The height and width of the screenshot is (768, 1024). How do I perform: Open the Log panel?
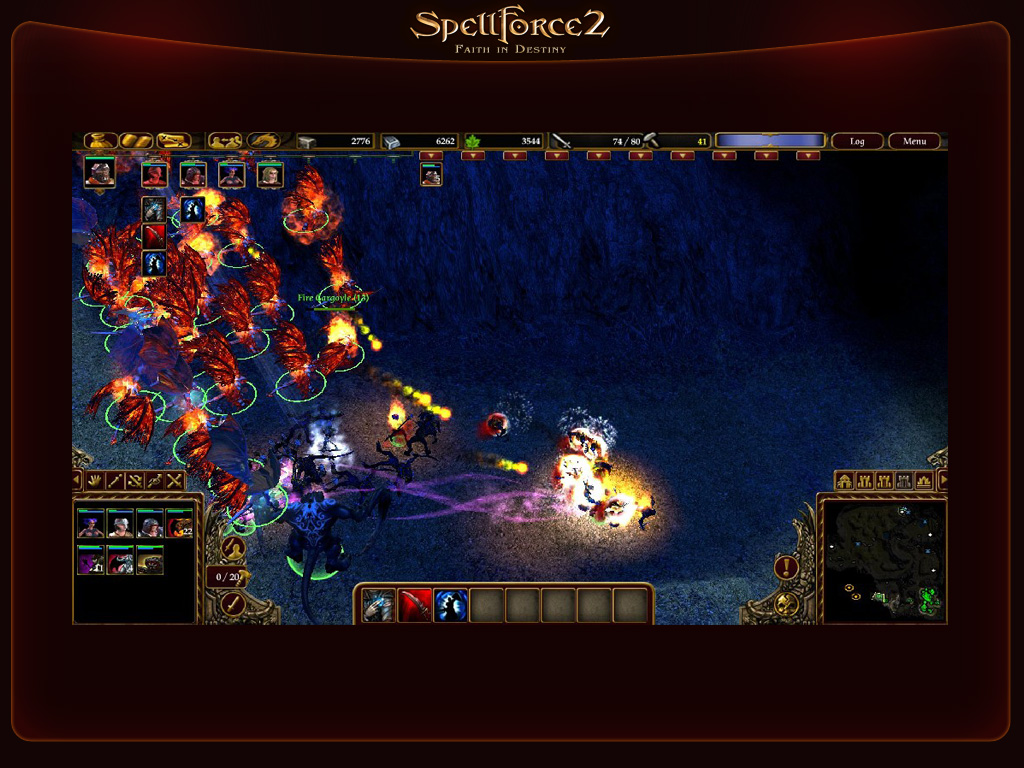(x=857, y=141)
